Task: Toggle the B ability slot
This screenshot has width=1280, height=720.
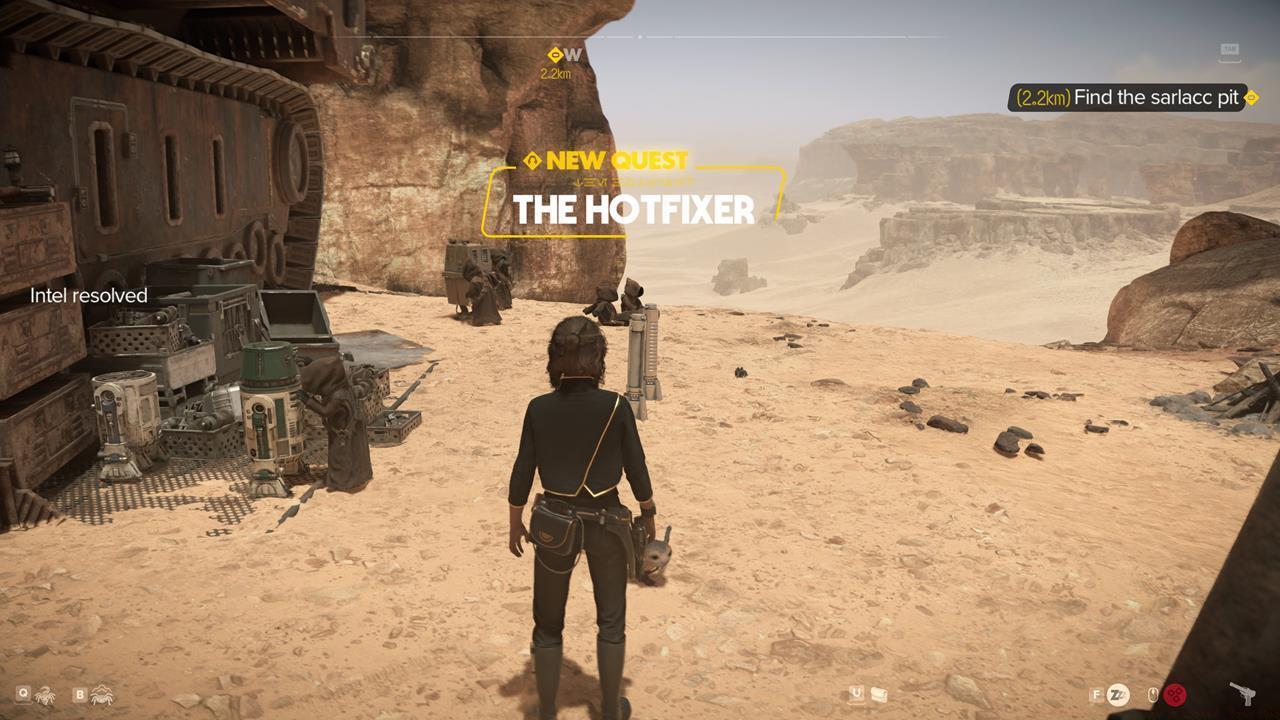Action: point(80,693)
